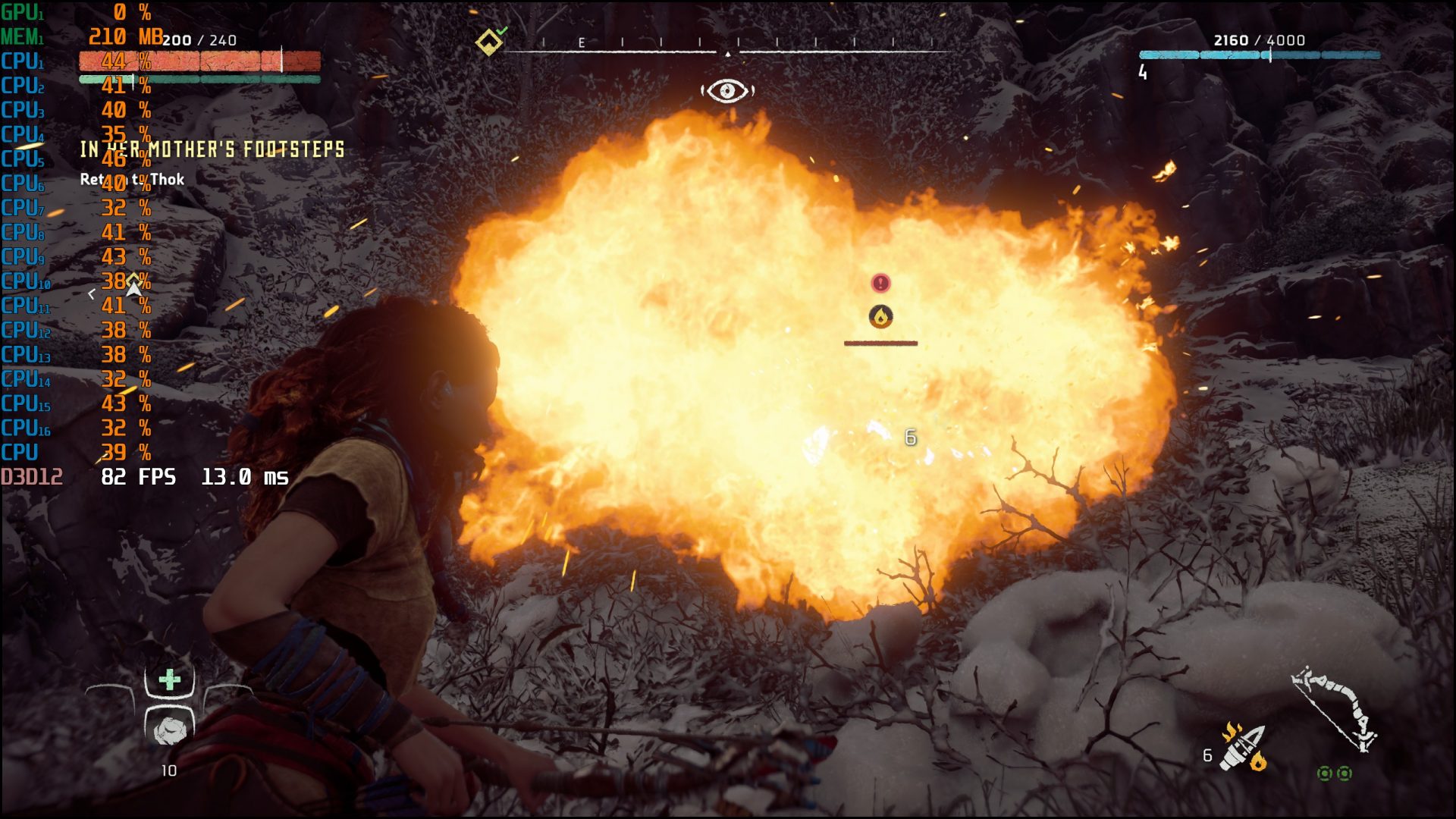
Task: Click the quest marker icon on the compass
Action: click(489, 42)
